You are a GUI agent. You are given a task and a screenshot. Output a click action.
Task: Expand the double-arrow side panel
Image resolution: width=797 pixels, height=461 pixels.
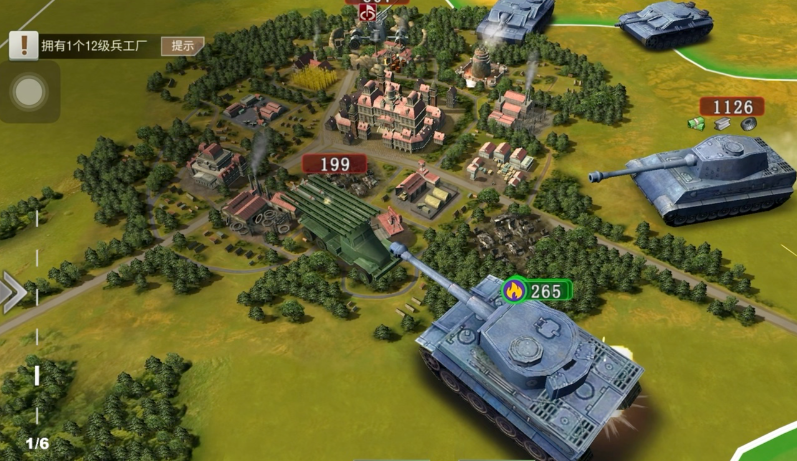(x=13, y=292)
